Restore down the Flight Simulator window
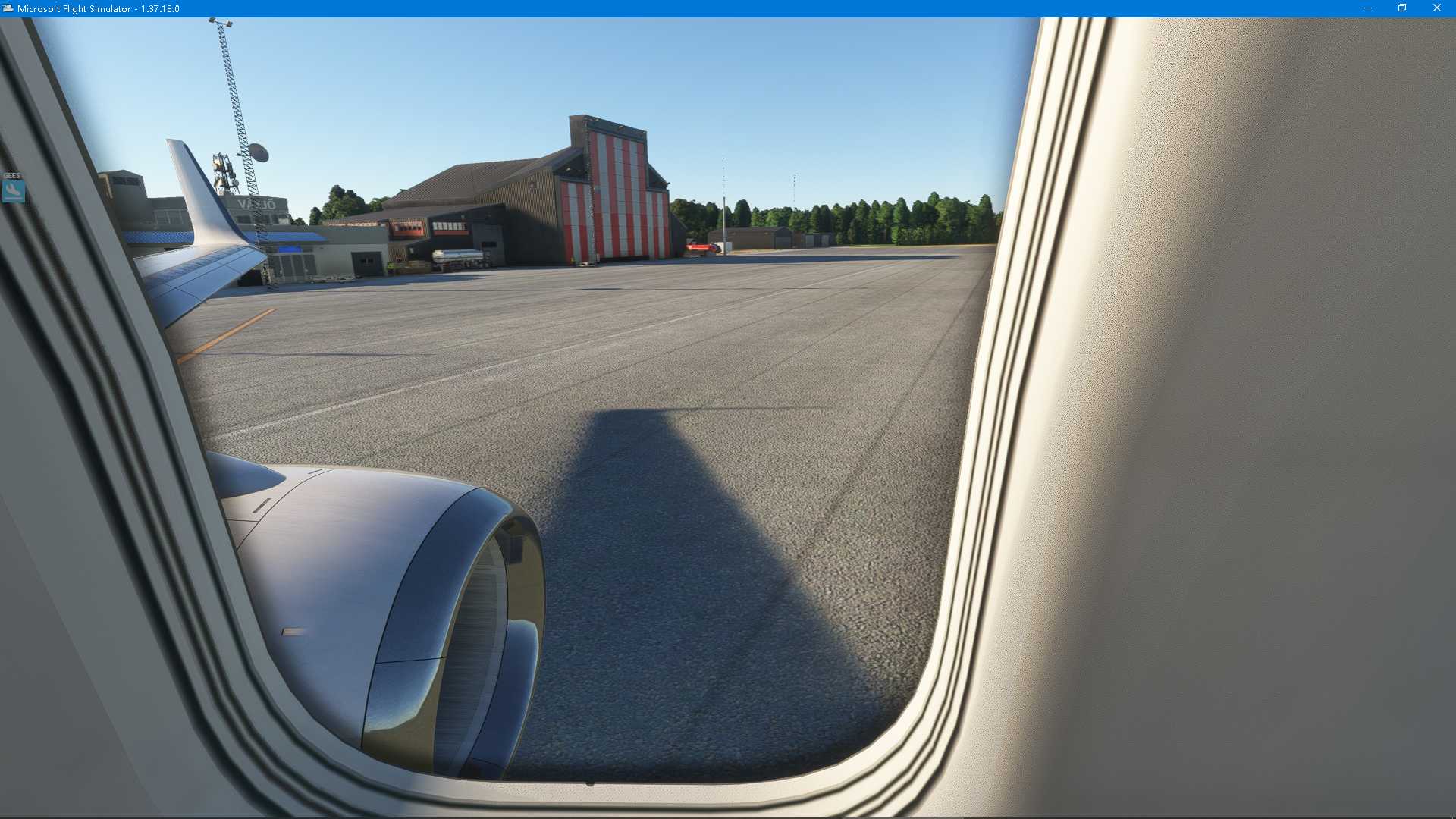The width and height of the screenshot is (1456, 819). [1401, 9]
